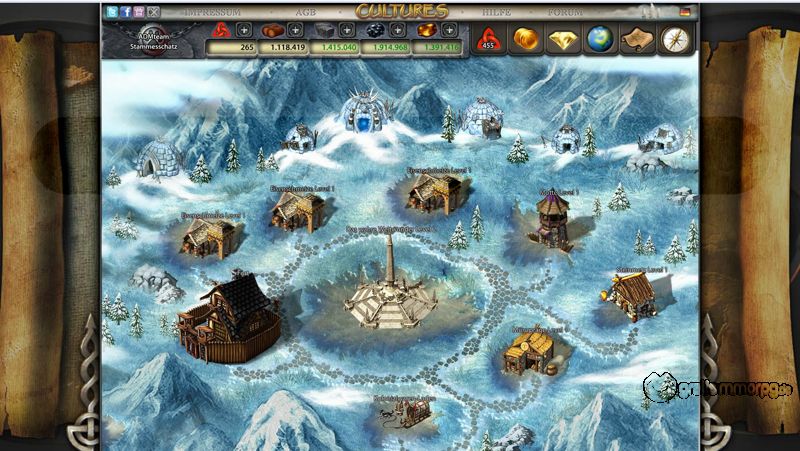Open the red triskele 455 menu
Viewport: 800px width, 451px height.
(490, 39)
